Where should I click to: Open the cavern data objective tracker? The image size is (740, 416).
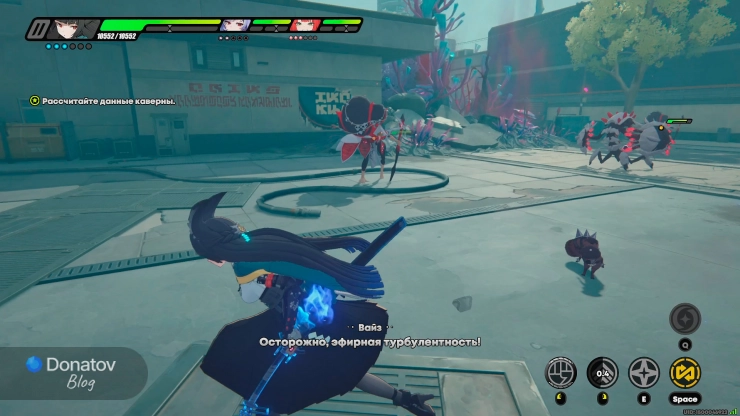coord(102,100)
